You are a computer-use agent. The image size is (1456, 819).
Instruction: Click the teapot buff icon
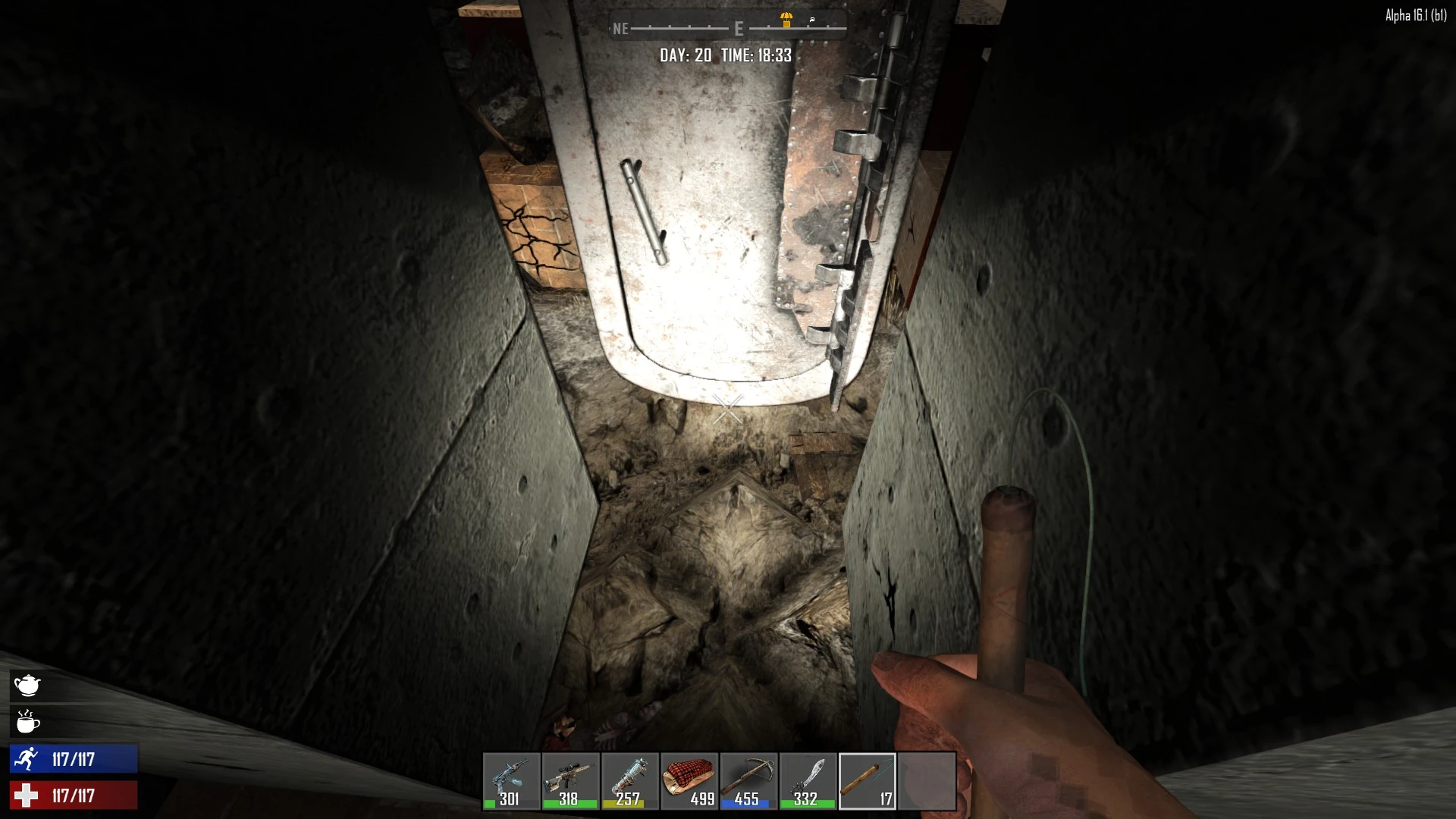click(27, 686)
